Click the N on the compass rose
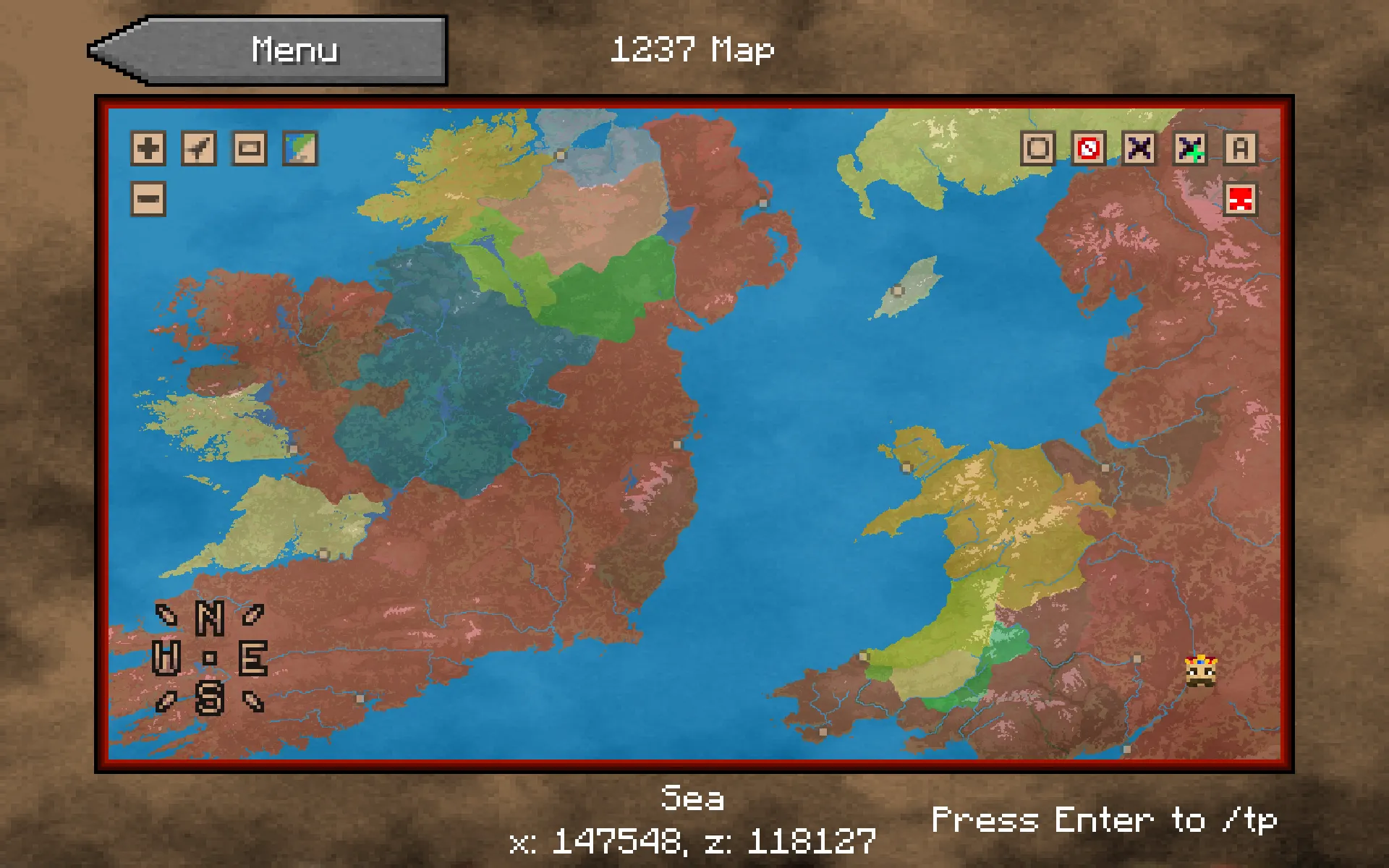 tap(210, 618)
